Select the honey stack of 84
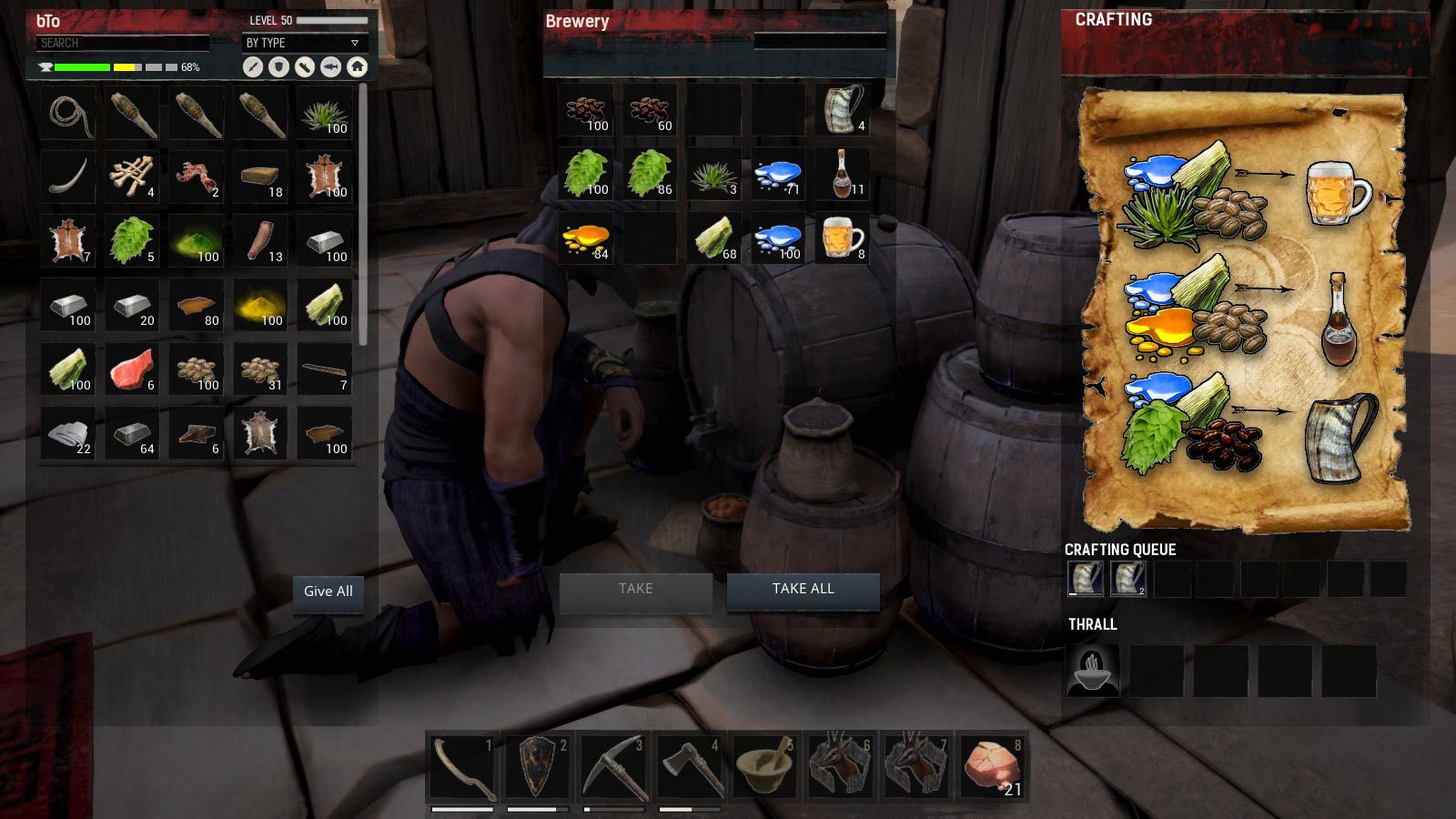Image resolution: width=1456 pixels, height=819 pixels. (586, 239)
